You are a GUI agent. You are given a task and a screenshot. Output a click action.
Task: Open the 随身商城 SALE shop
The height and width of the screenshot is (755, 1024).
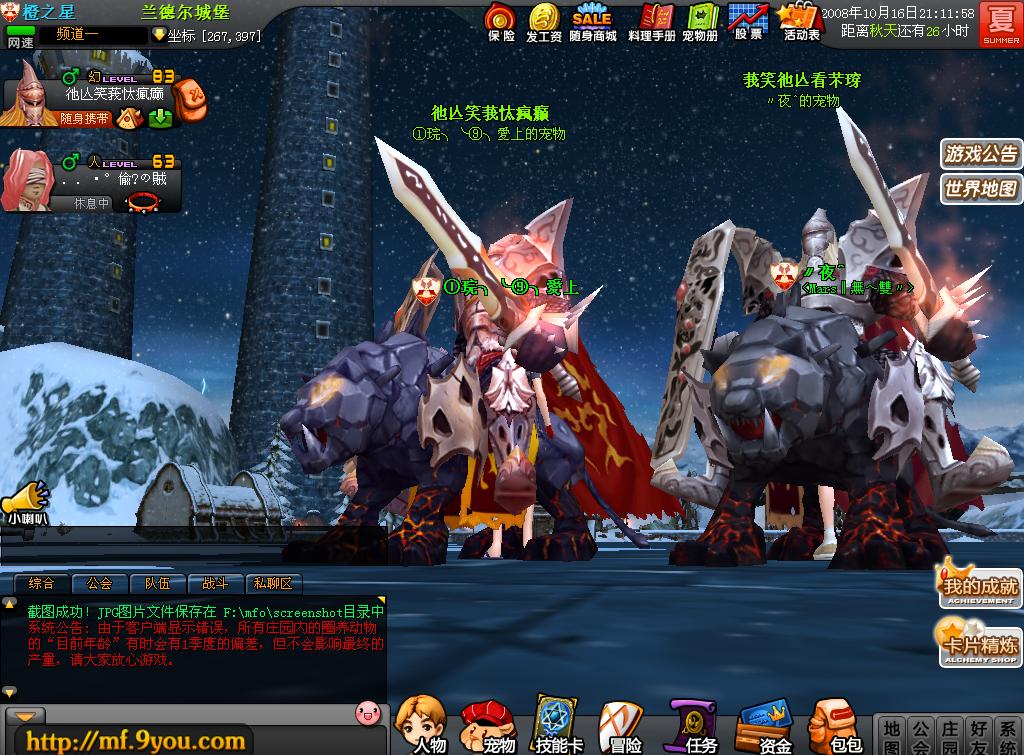coord(591,20)
